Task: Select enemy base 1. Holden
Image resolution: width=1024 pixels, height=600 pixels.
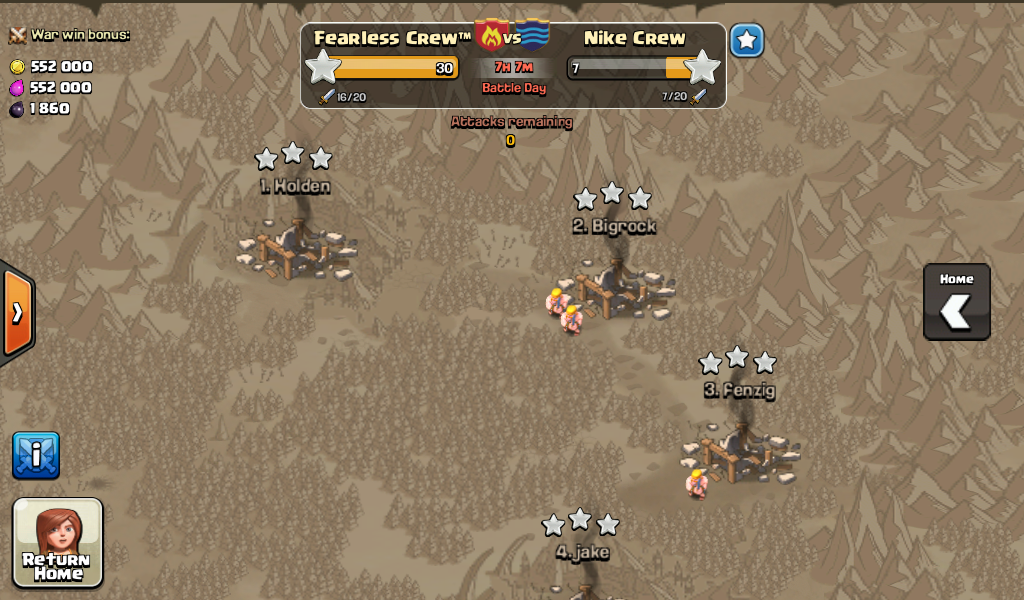Action: [294, 247]
